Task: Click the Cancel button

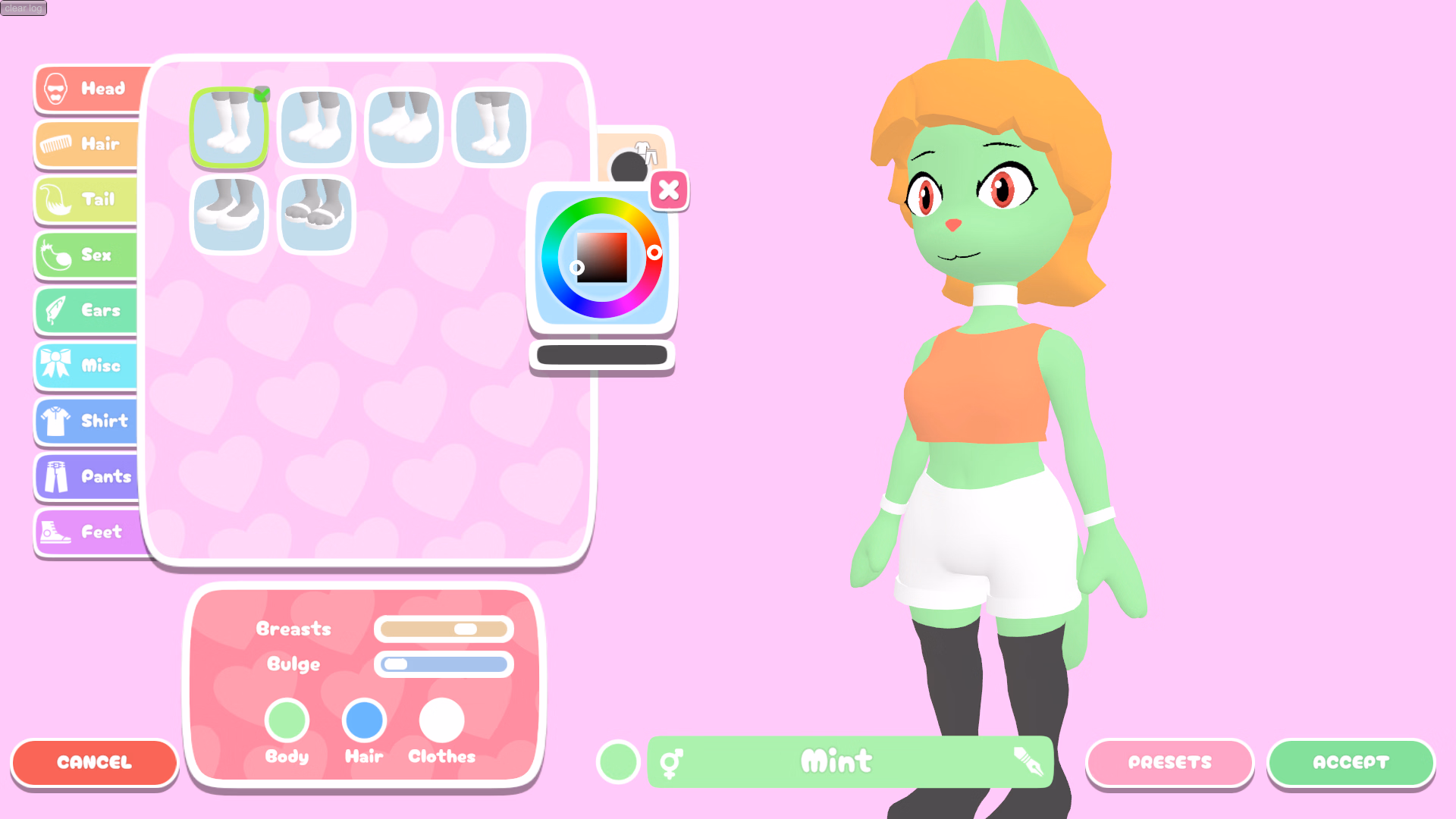Action: [x=94, y=763]
